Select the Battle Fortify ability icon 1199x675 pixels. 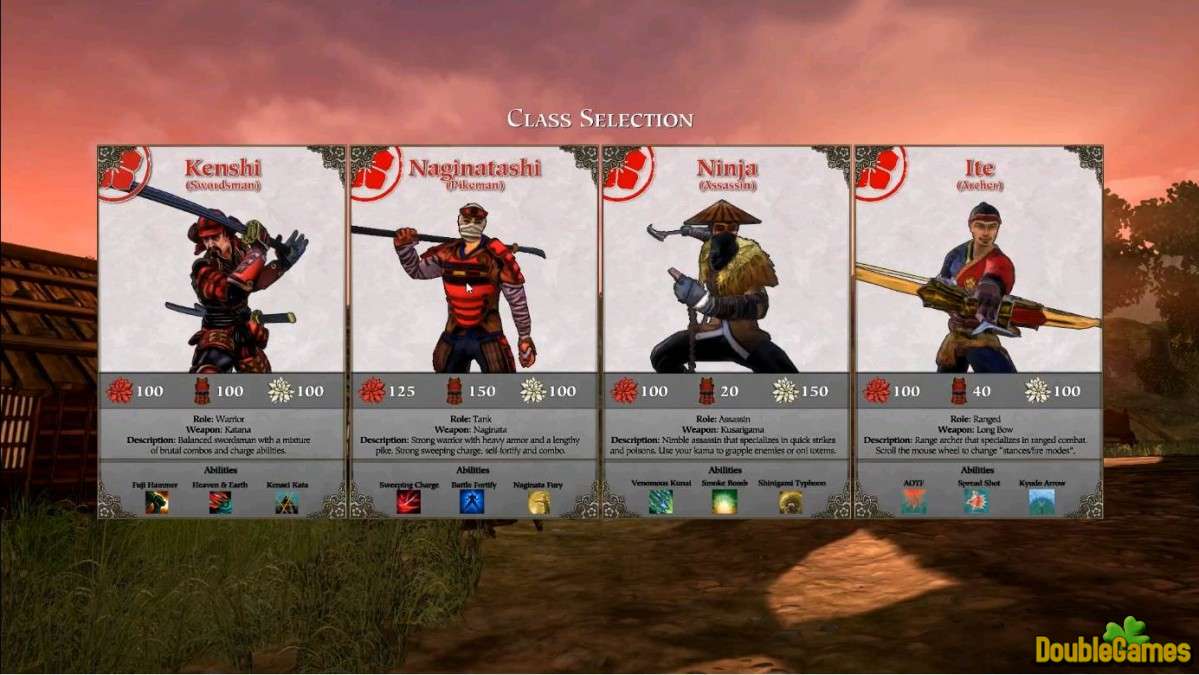coord(473,502)
